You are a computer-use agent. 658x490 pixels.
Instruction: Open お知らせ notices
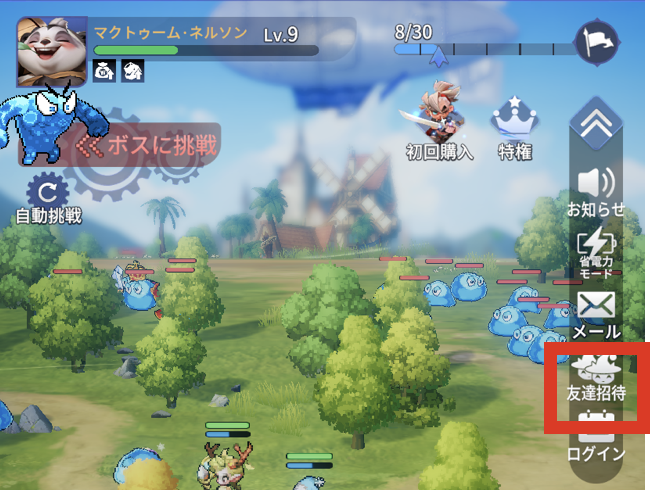(596, 190)
